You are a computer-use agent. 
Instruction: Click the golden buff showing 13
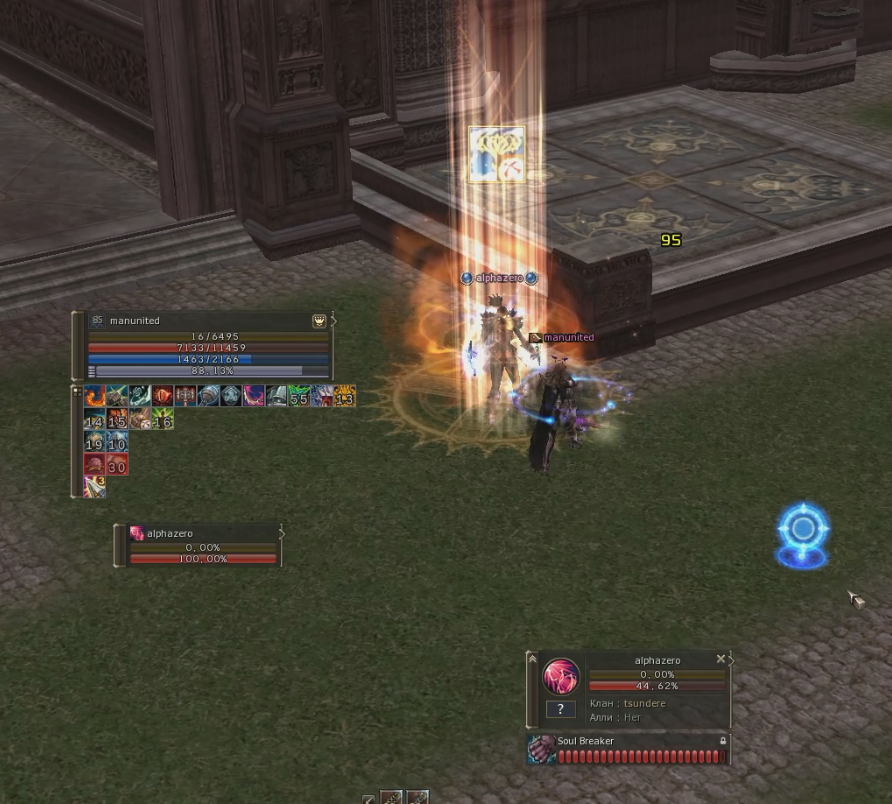(x=344, y=396)
